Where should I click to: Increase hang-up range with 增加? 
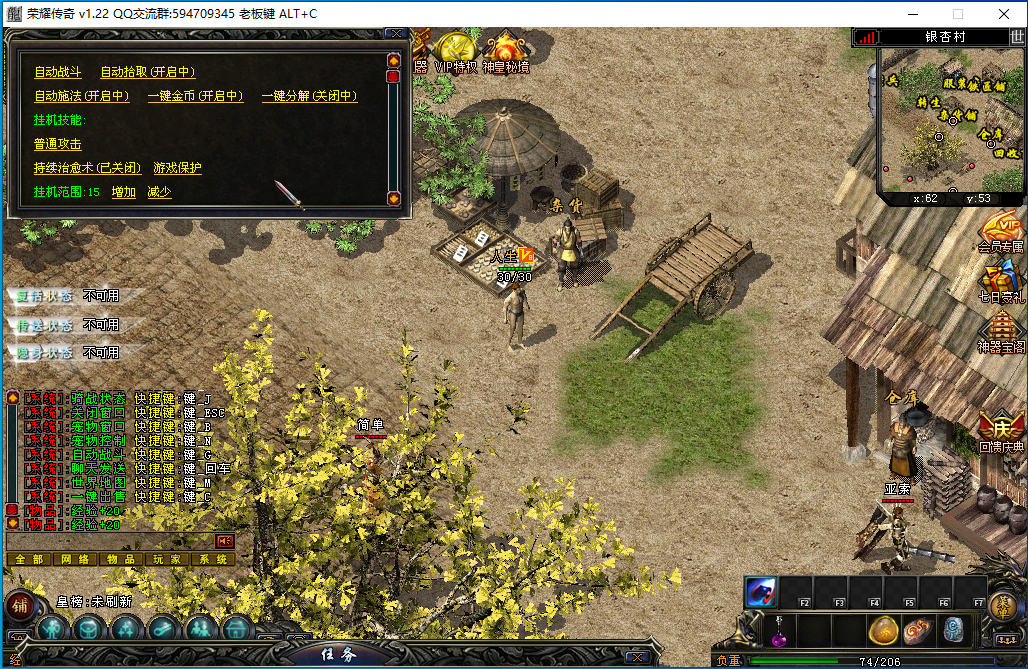point(124,192)
